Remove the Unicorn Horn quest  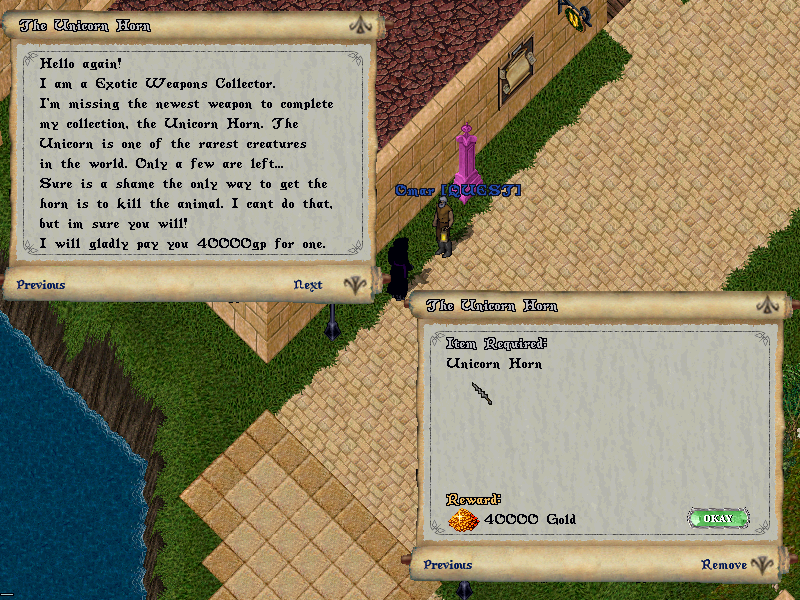pyautogui.click(x=724, y=565)
